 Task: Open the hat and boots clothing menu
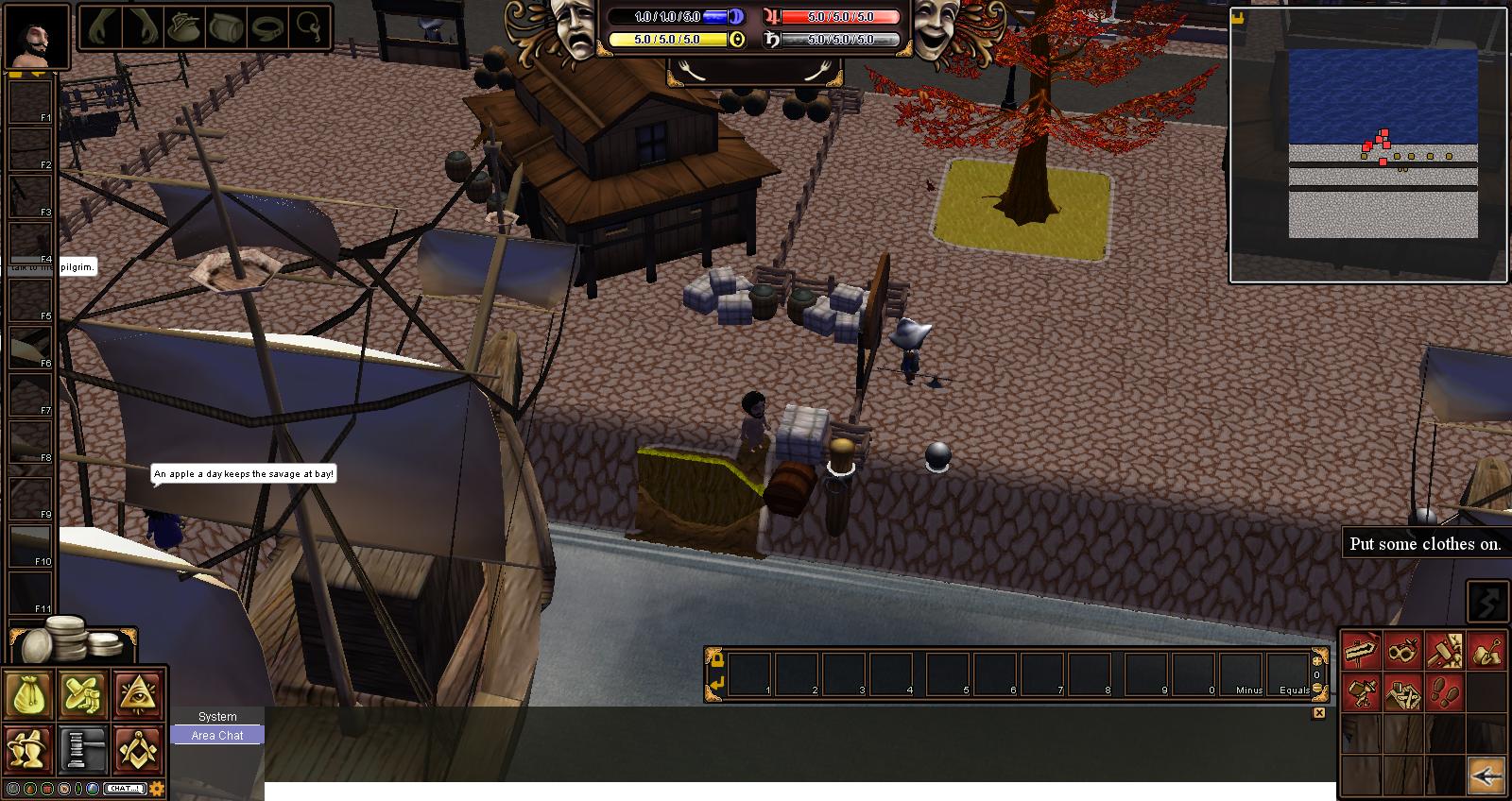(x=83, y=694)
